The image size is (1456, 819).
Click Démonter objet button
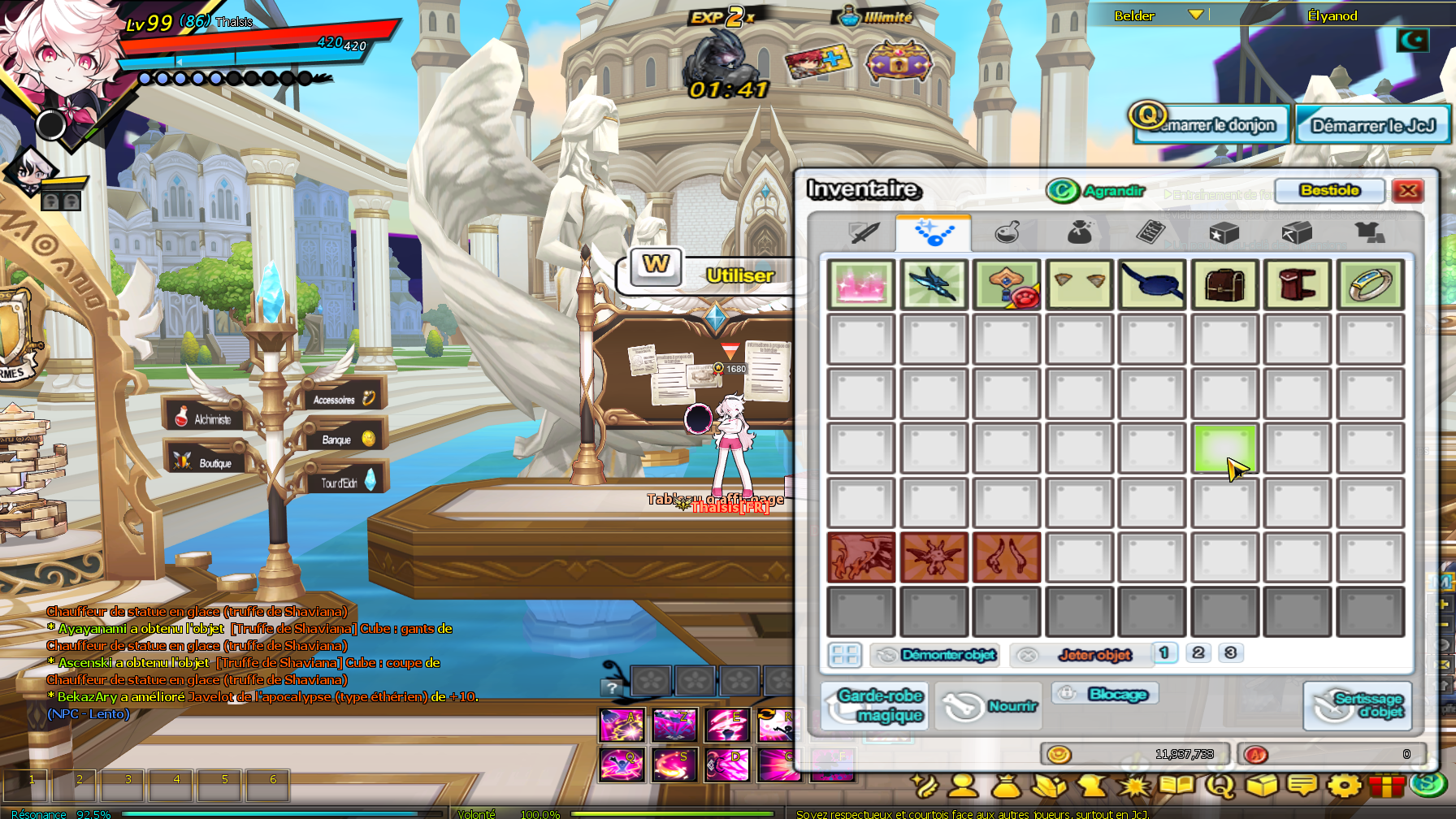tap(936, 655)
